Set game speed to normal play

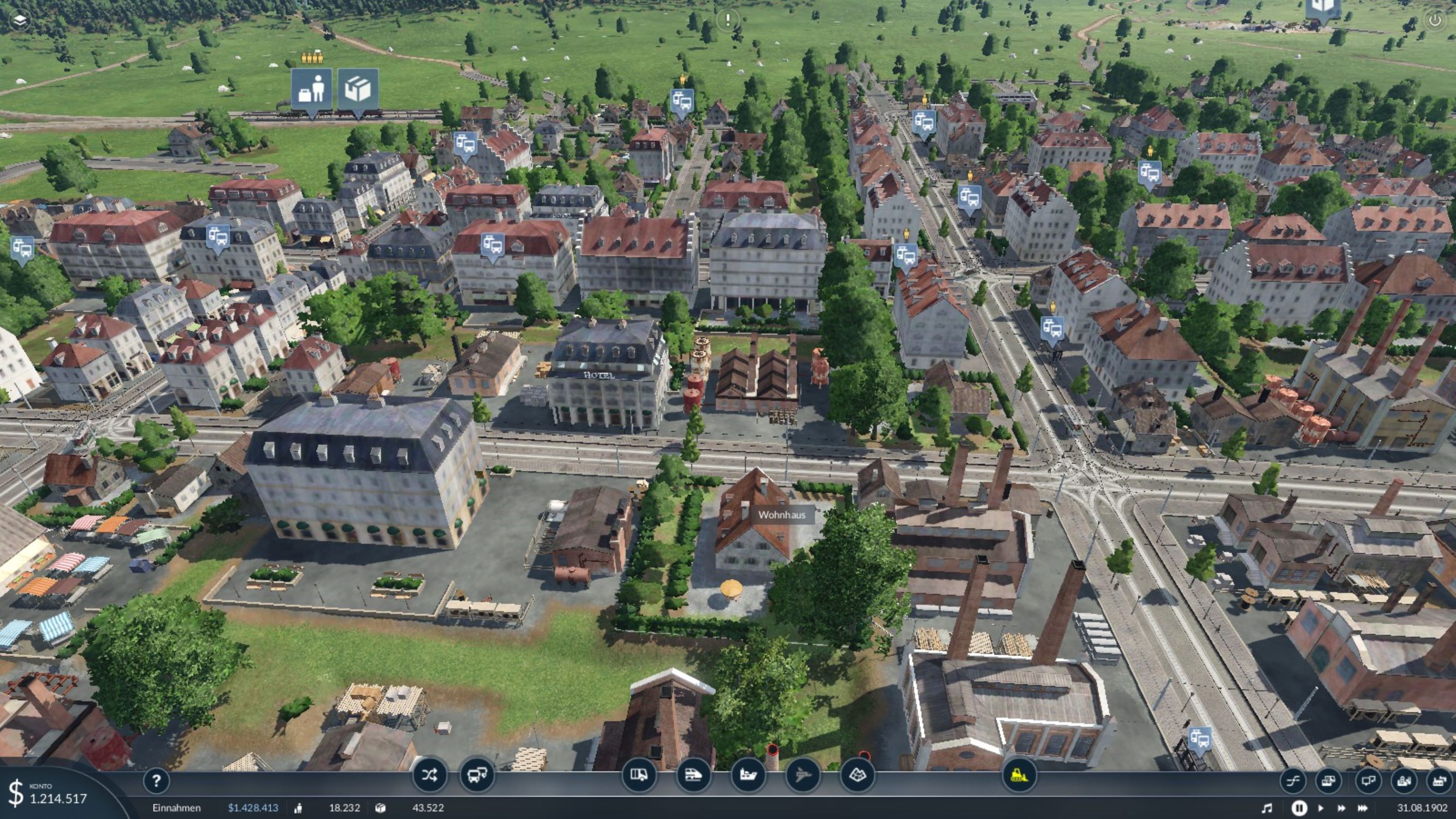point(1321,808)
